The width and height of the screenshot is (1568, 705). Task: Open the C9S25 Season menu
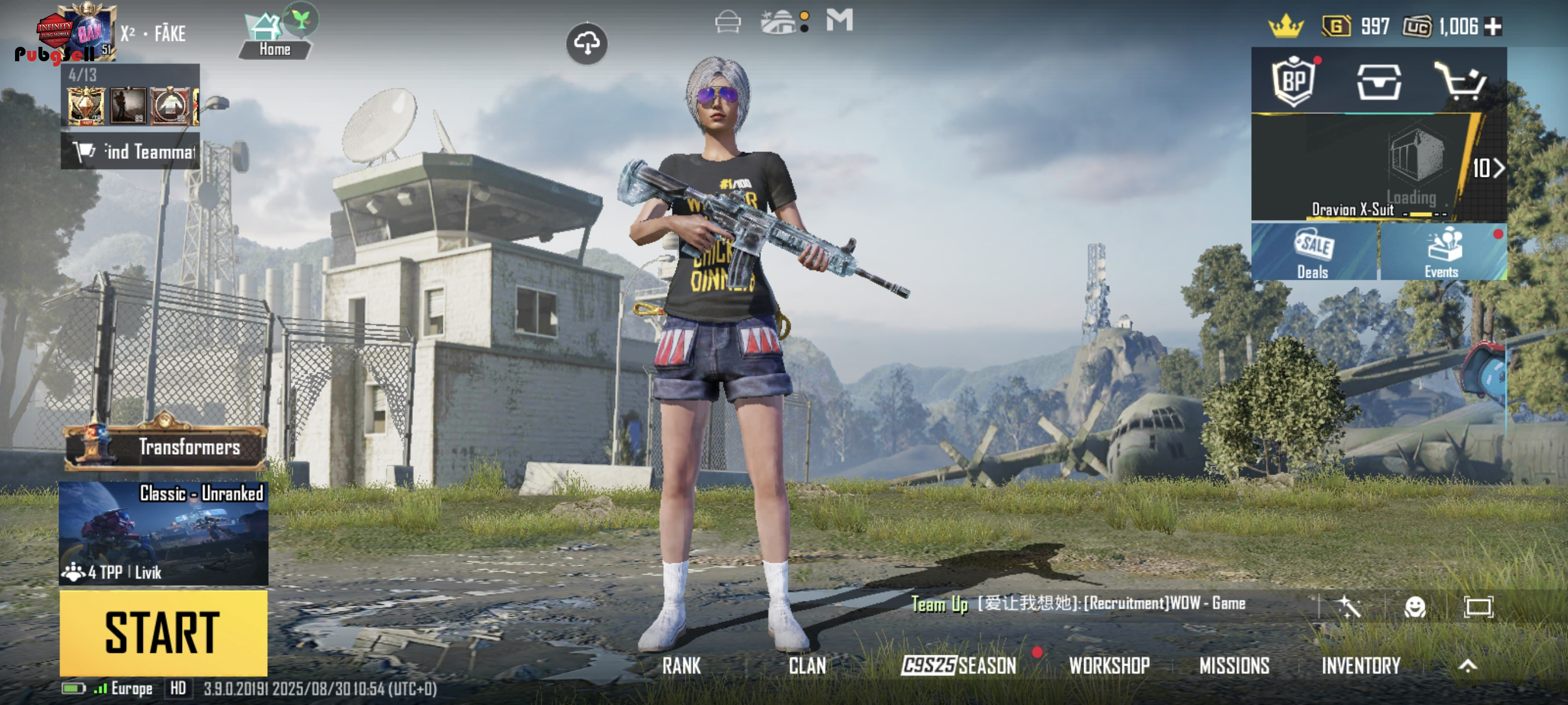[x=959, y=666]
